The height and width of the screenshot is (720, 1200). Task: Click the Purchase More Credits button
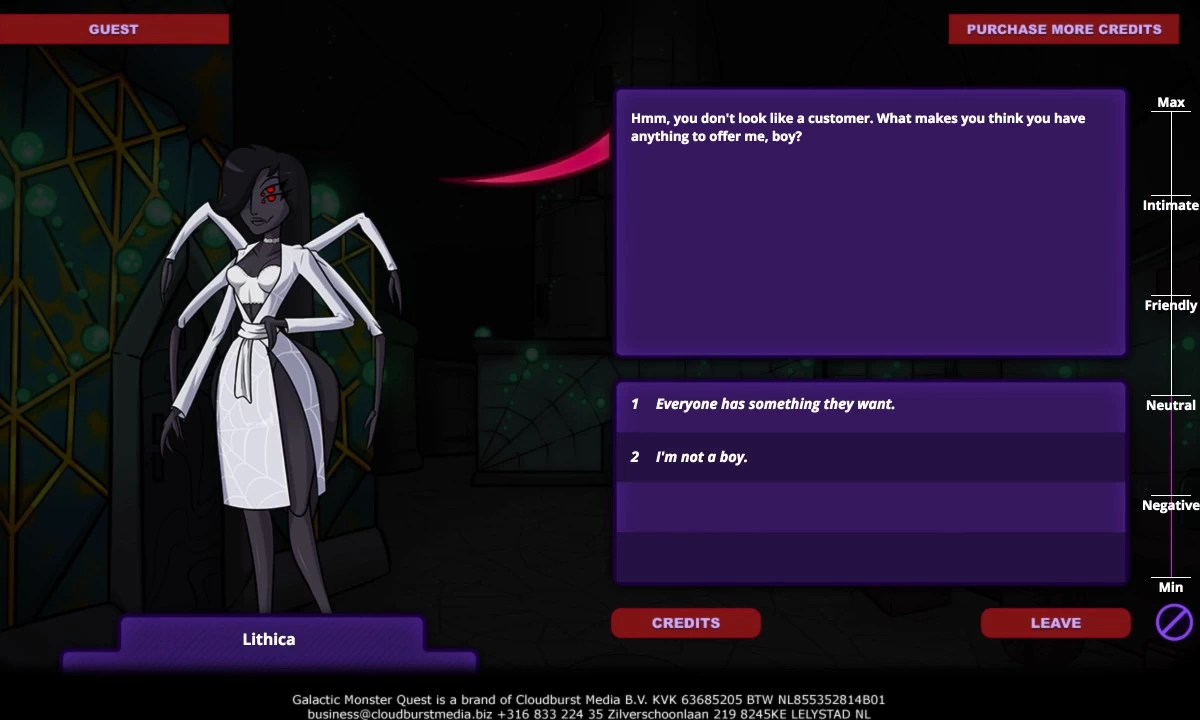pyautogui.click(x=1063, y=29)
